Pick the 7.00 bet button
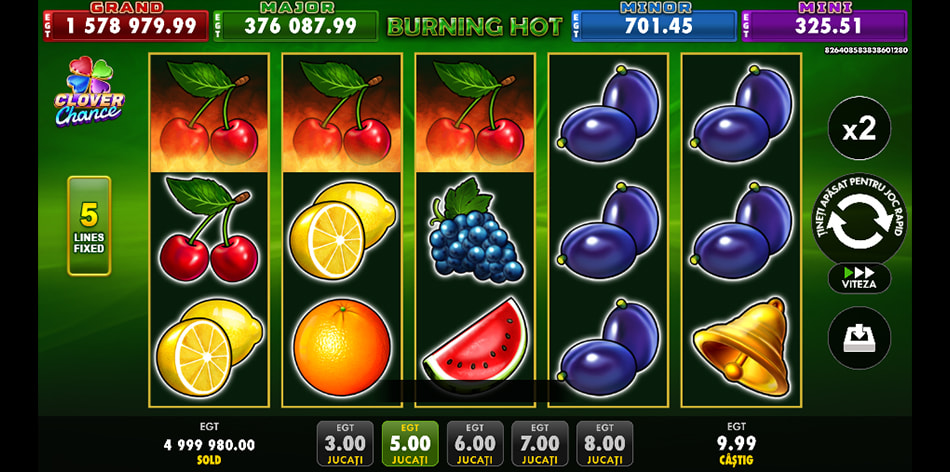This screenshot has height=472, width=950. [540, 443]
